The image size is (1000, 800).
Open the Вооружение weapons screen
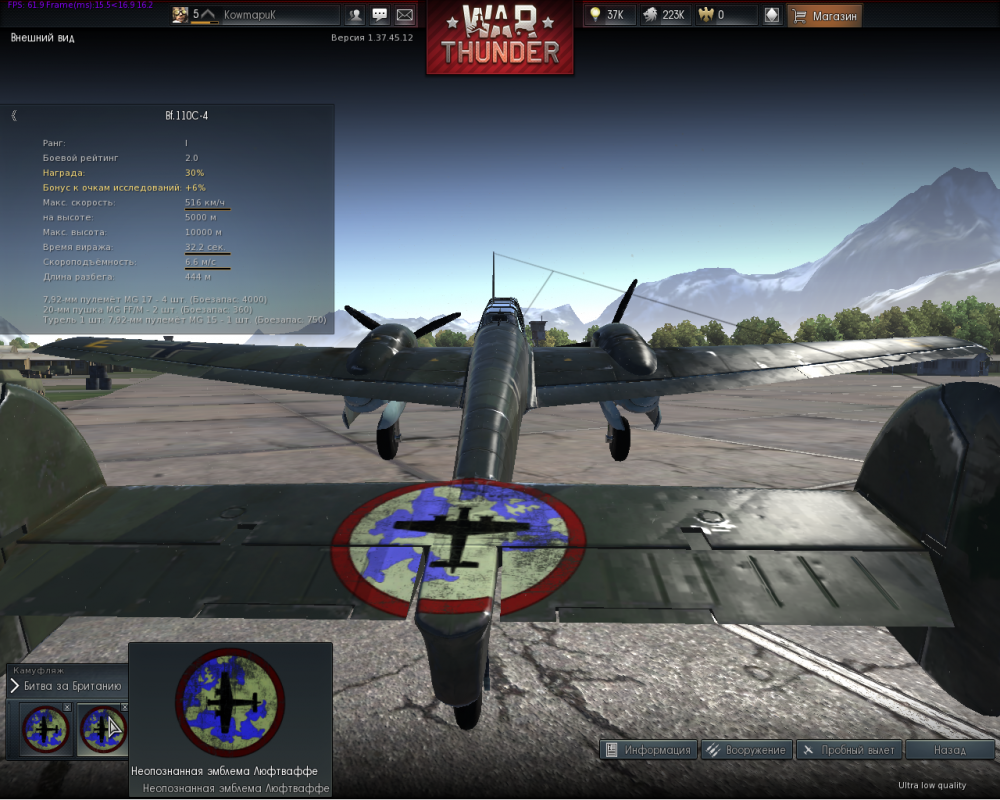pyautogui.click(x=746, y=750)
